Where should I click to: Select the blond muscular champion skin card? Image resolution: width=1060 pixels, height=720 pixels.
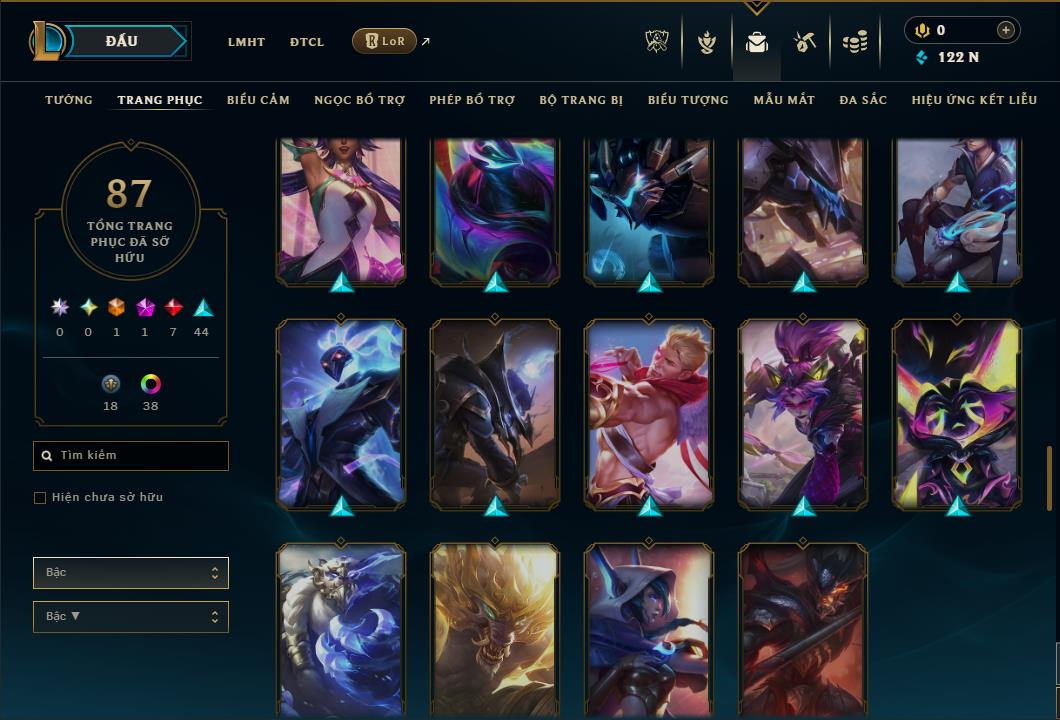[x=649, y=412]
